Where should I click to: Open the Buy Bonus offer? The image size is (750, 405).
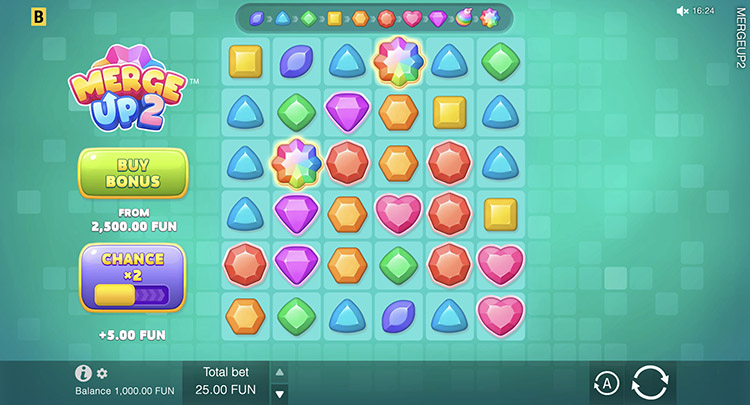click(x=133, y=173)
